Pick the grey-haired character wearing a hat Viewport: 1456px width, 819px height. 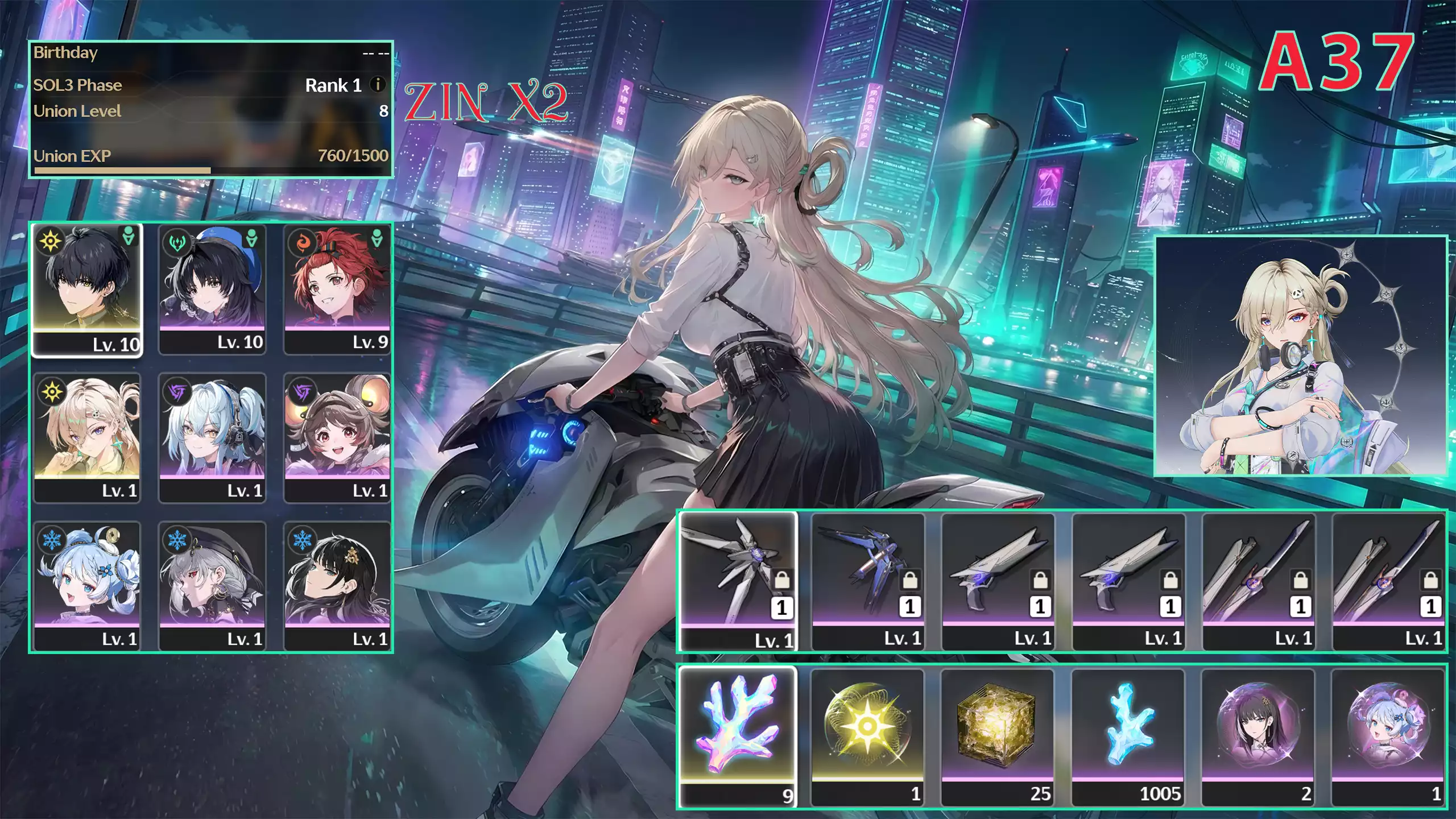click(x=212, y=585)
